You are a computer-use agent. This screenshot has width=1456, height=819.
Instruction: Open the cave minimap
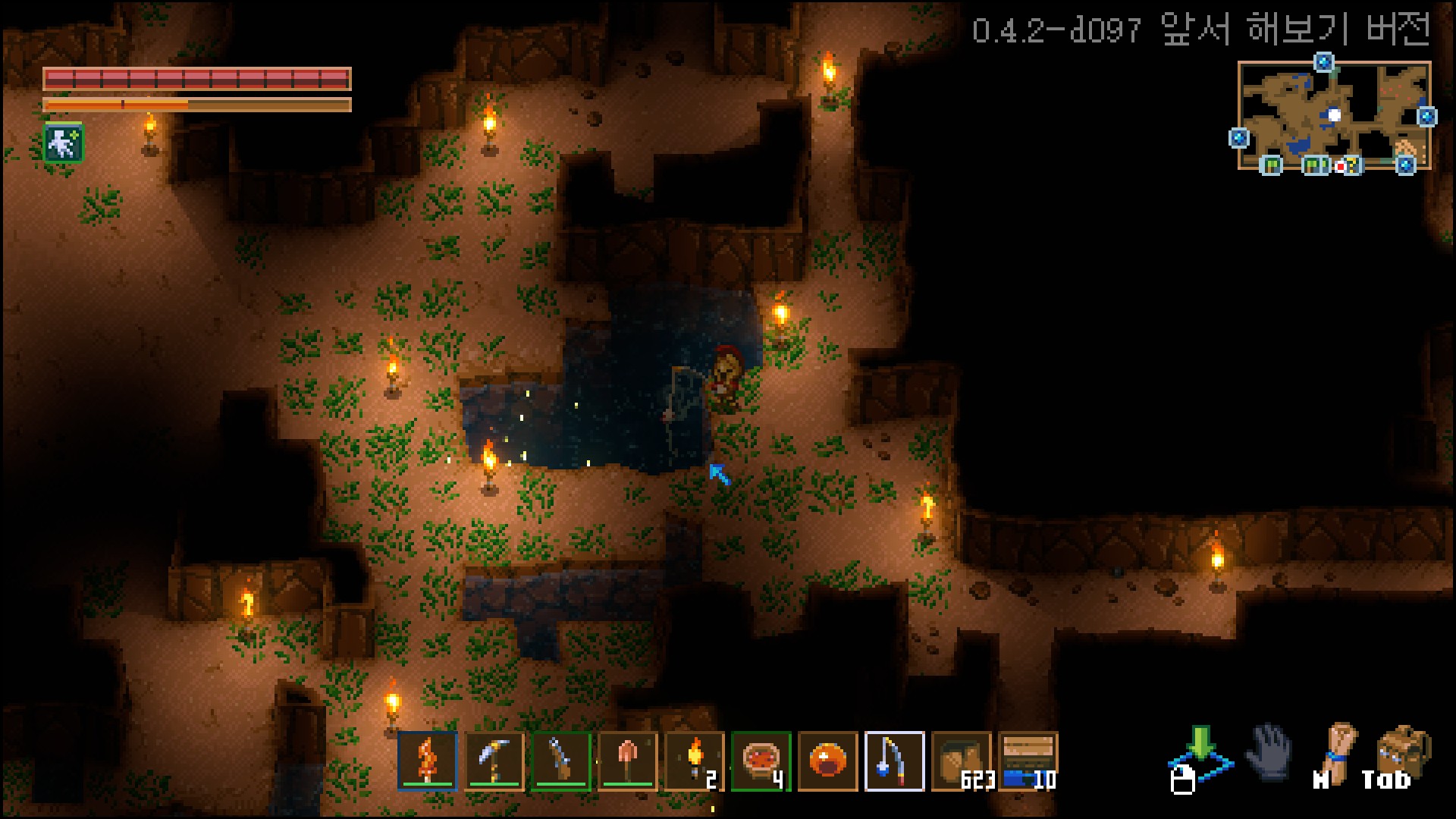pyautogui.click(x=1333, y=115)
